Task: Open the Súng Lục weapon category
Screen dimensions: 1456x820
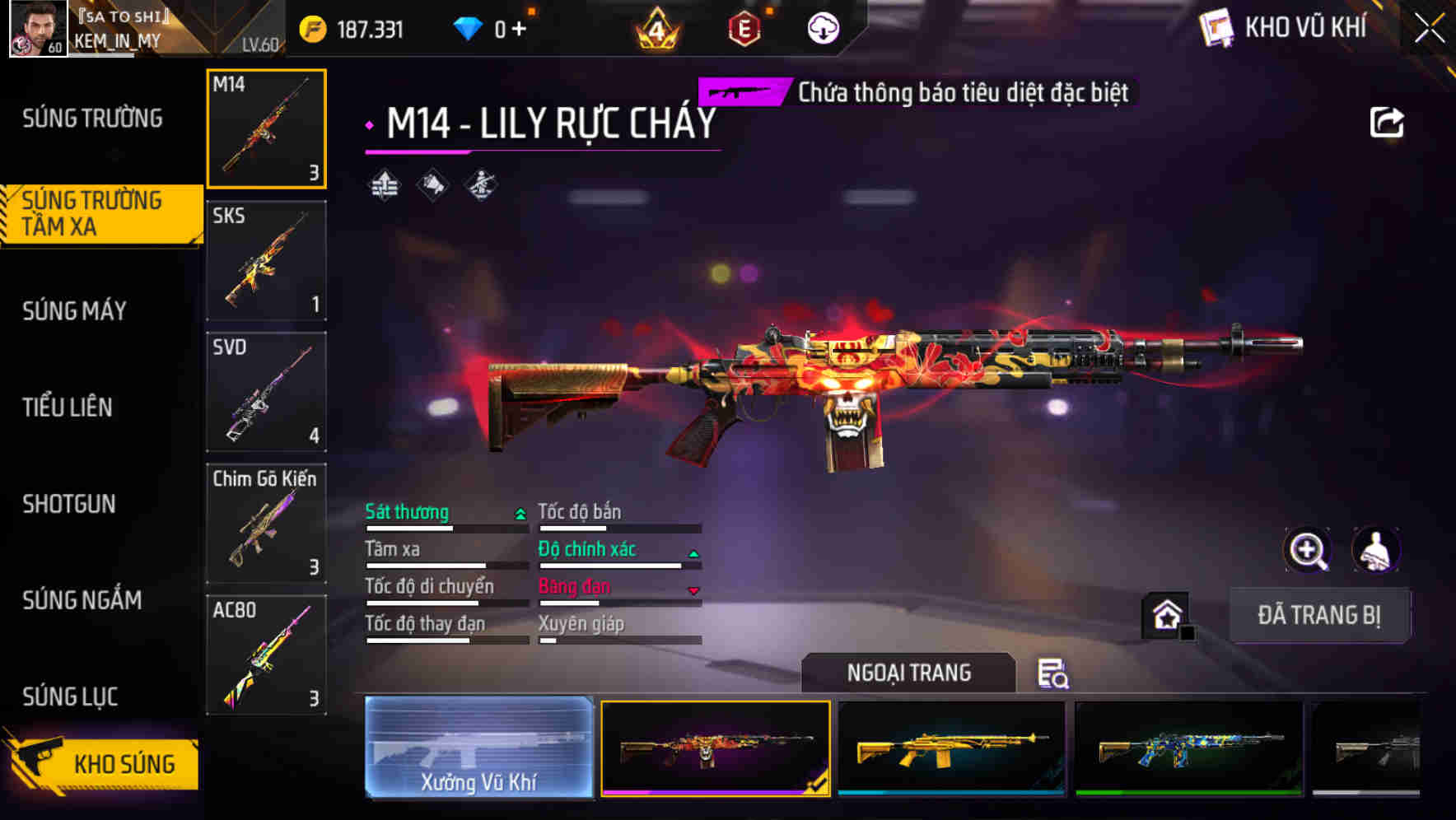Action: coord(69,697)
